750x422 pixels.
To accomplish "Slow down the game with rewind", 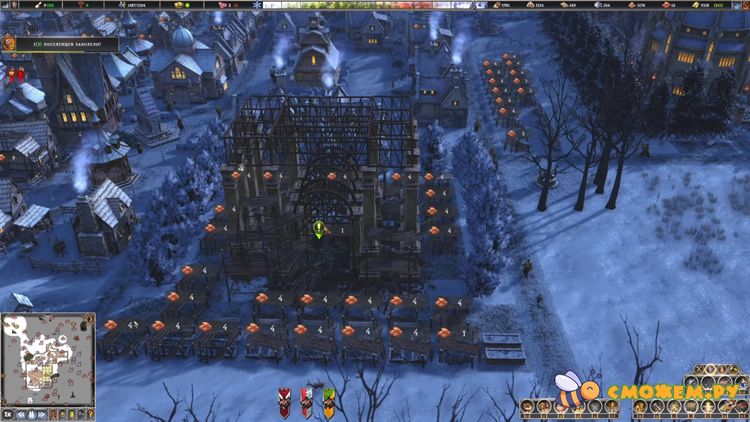I will pos(19,413).
